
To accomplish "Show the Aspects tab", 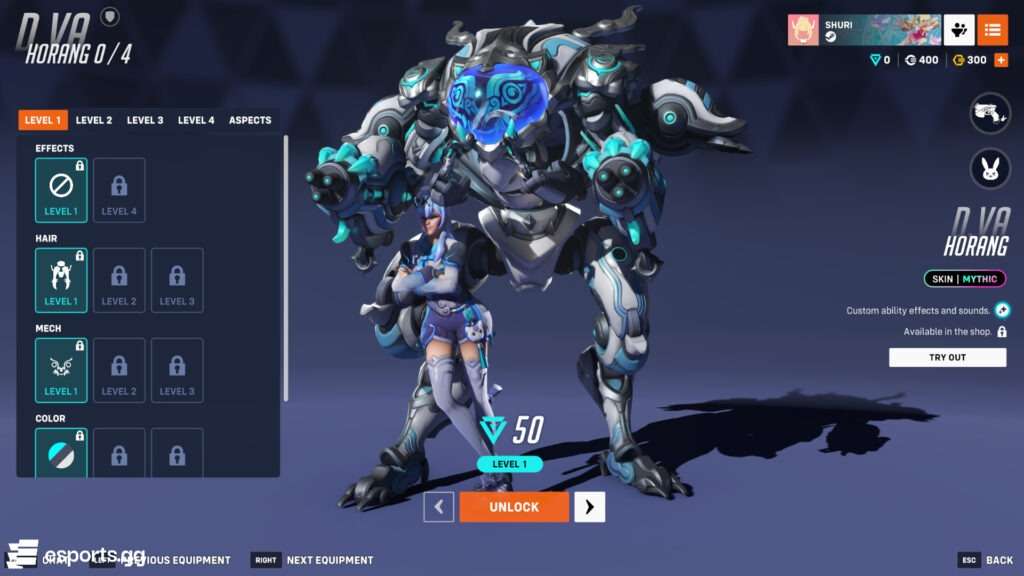I will (250, 120).
